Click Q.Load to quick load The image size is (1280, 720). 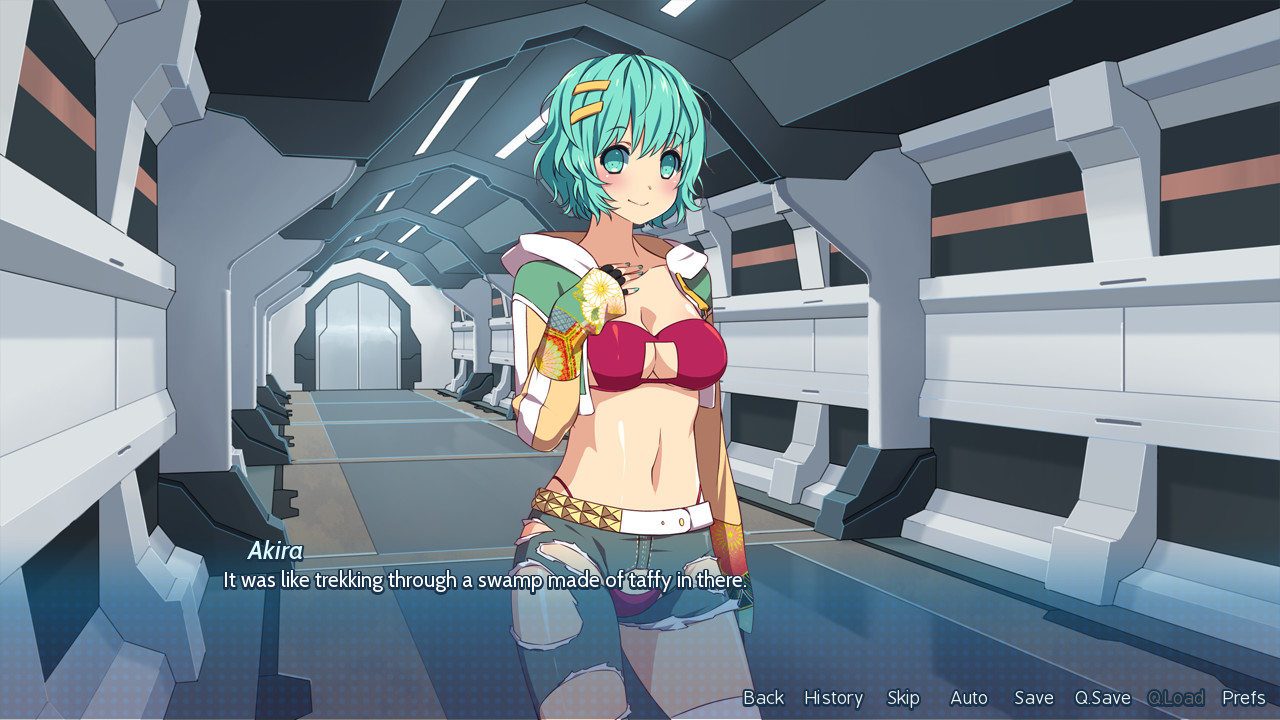point(1175,698)
